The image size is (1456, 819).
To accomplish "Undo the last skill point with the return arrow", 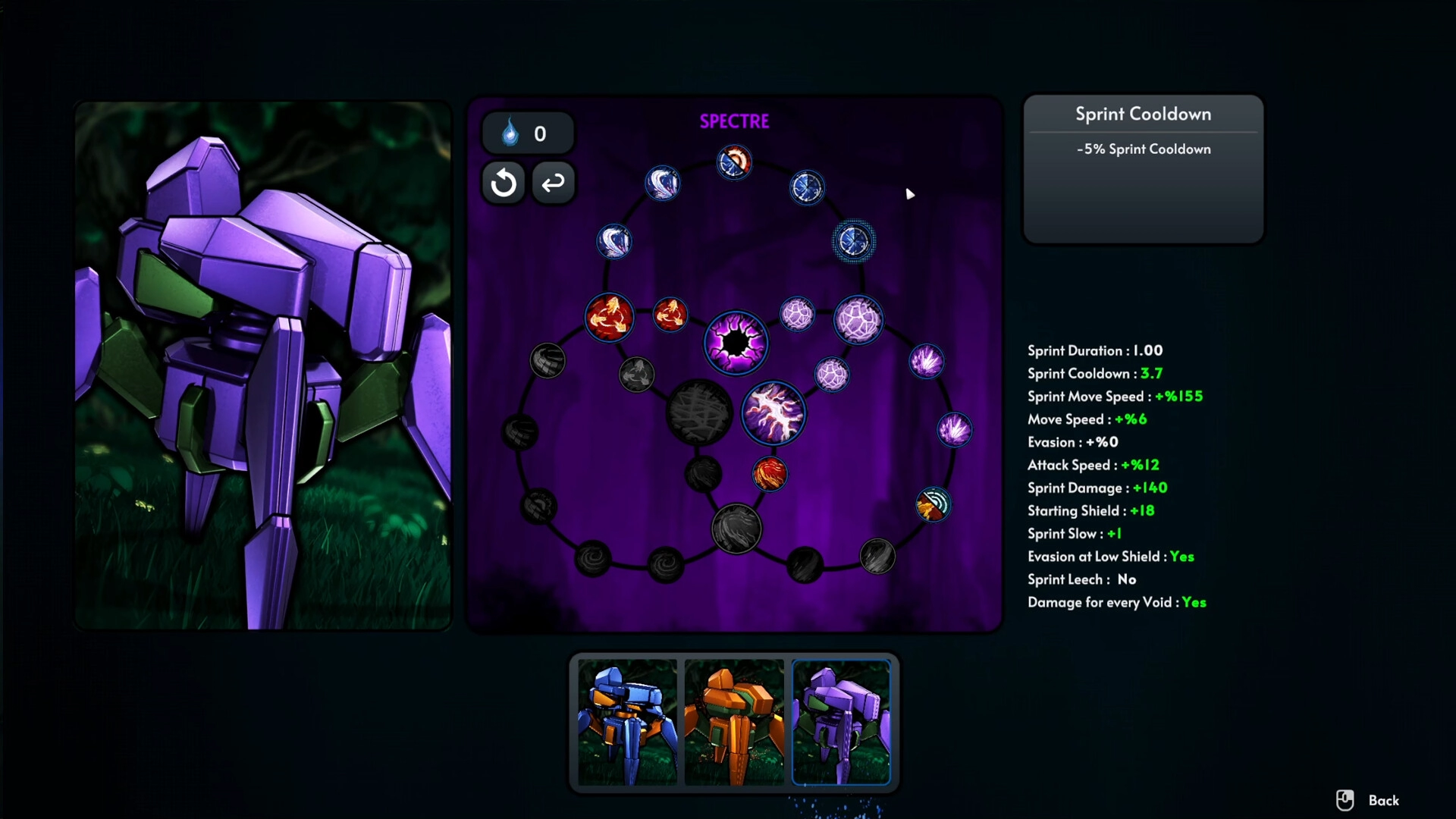I will pos(554,183).
